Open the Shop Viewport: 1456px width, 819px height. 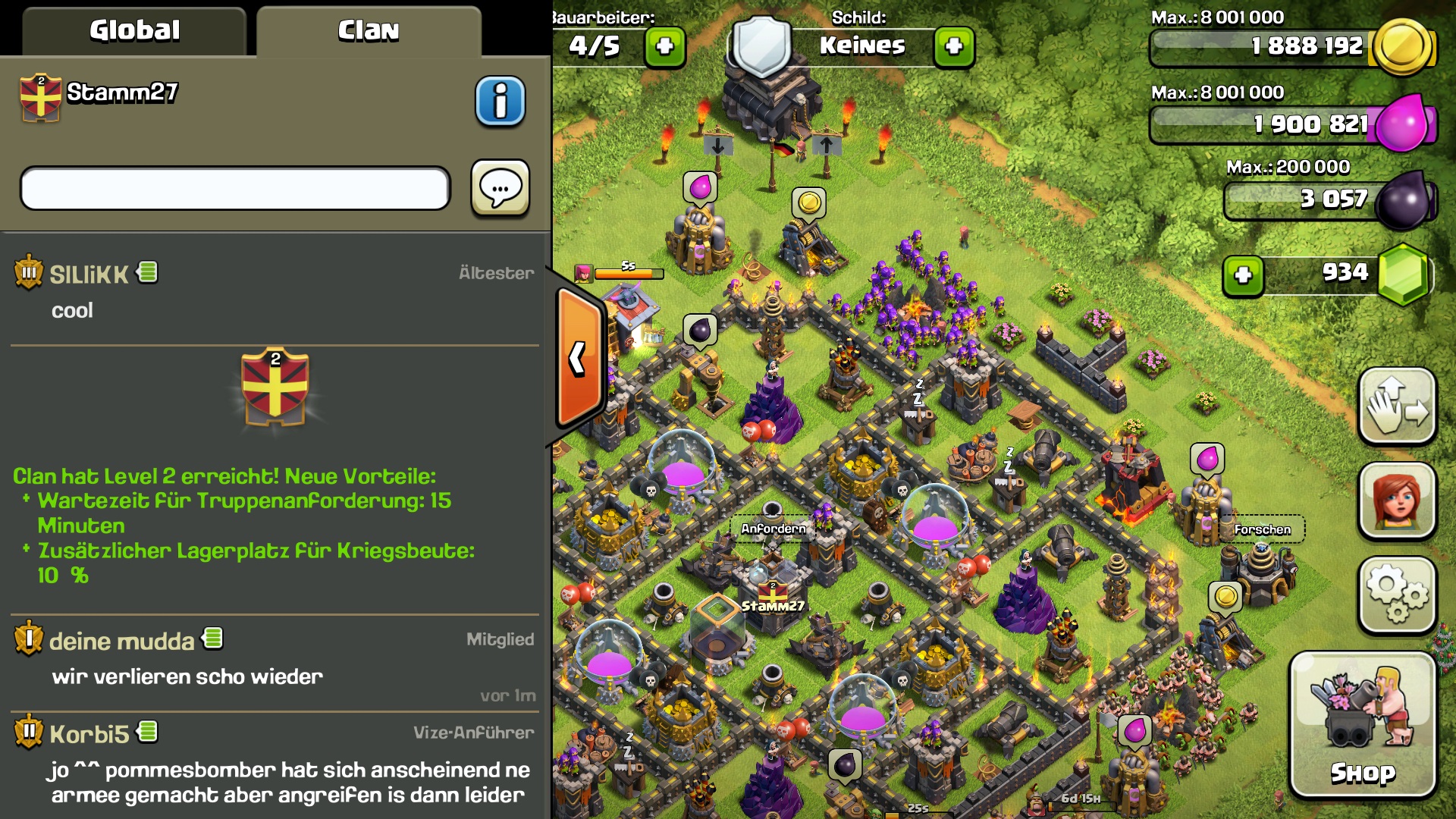click(1363, 726)
